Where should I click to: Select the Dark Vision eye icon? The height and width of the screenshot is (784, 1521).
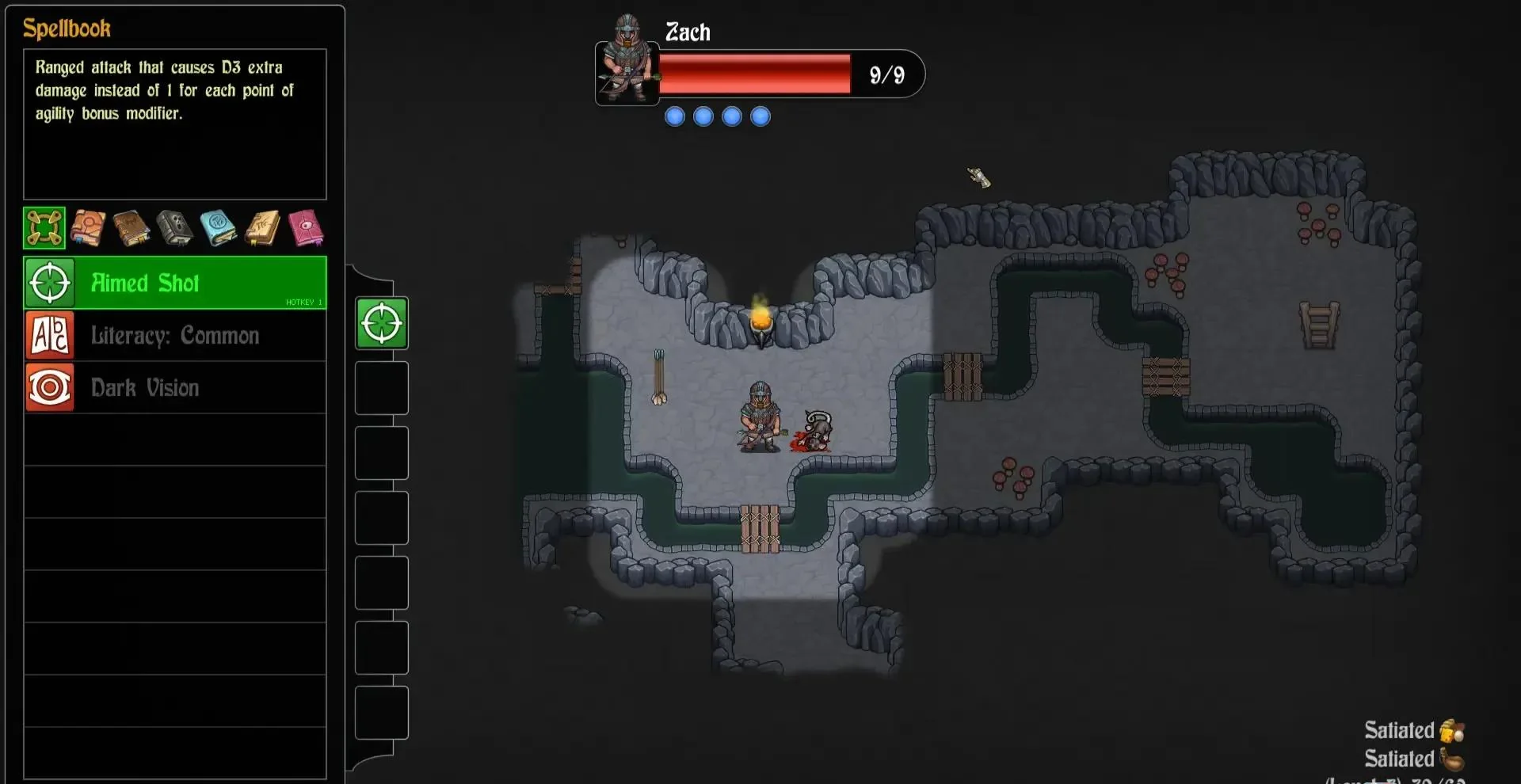pos(49,387)
